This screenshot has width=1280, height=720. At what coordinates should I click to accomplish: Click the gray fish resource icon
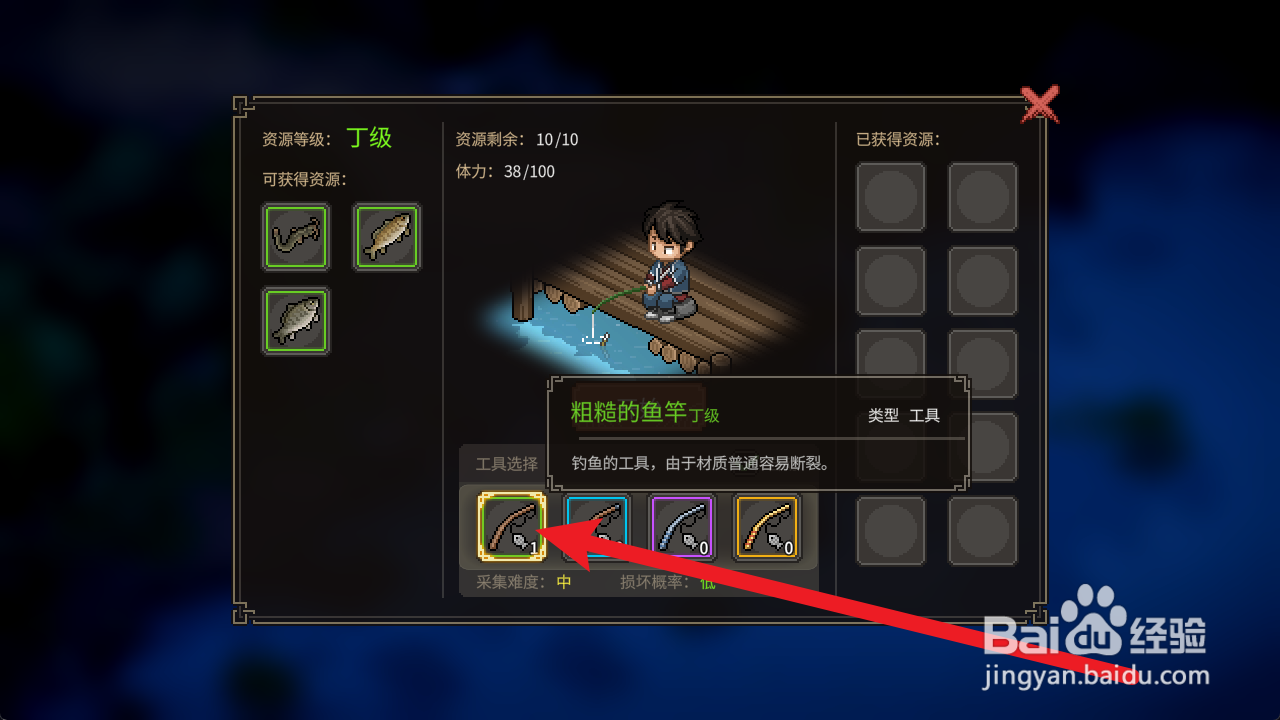point(295,320)
